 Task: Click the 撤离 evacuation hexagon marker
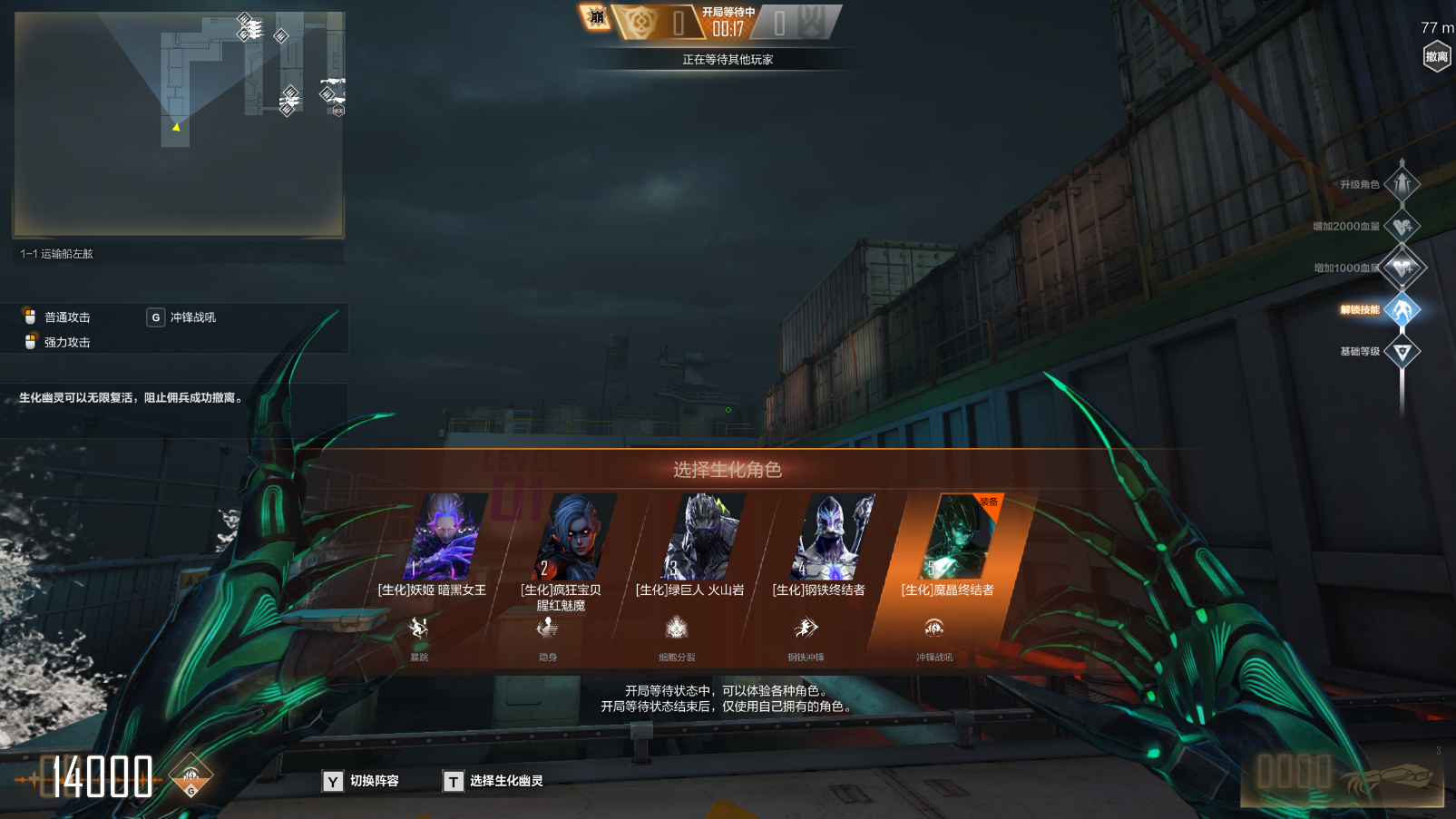tap(1437, 56)
